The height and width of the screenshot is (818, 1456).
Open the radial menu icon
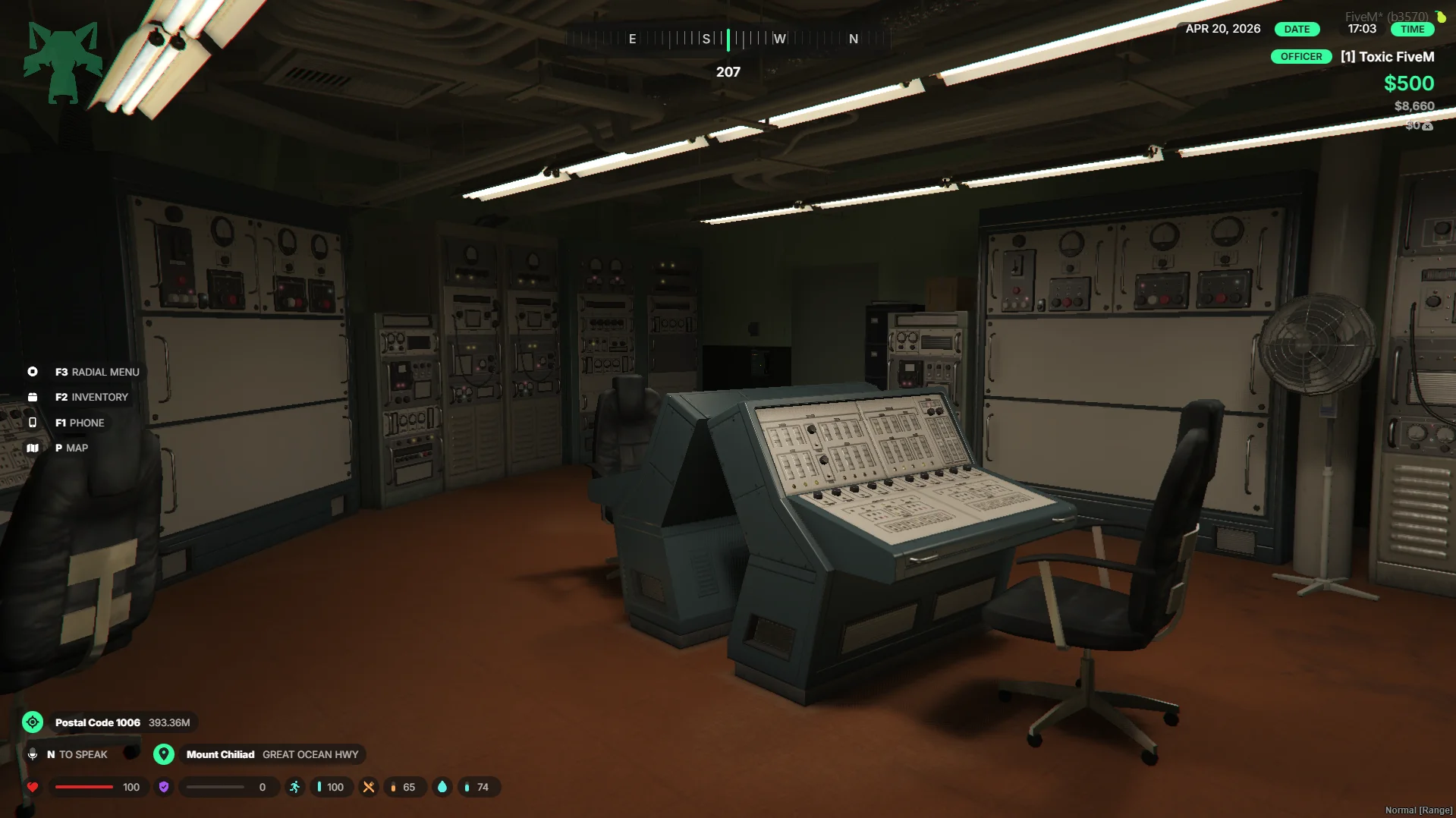point(33,372)
